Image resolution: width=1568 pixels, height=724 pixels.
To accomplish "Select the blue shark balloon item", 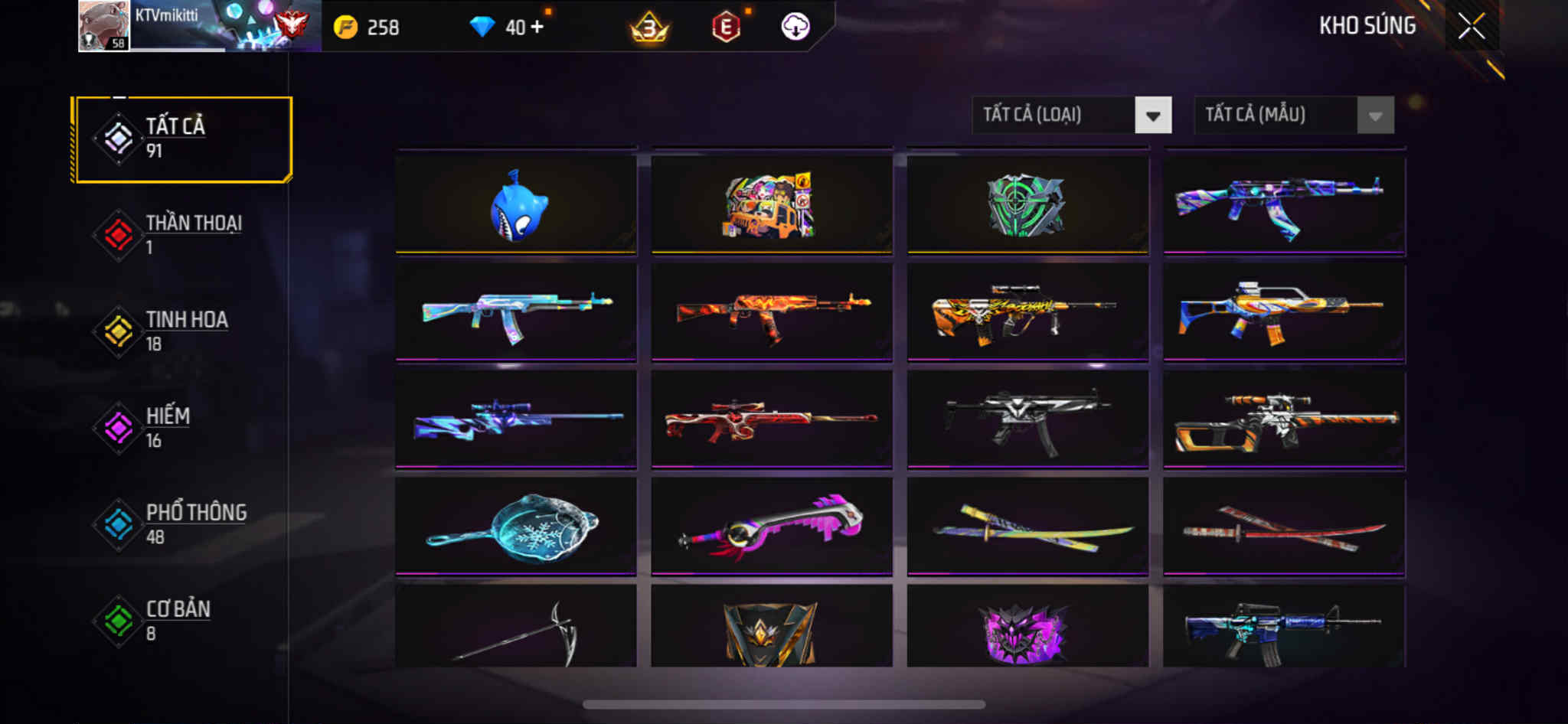I will pos(516,205).
